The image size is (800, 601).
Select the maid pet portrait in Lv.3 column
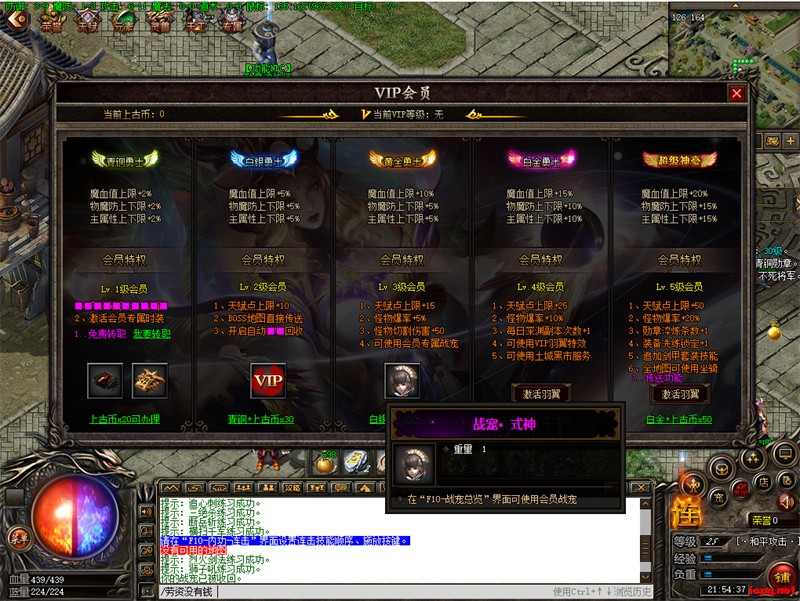pos(402,381)
